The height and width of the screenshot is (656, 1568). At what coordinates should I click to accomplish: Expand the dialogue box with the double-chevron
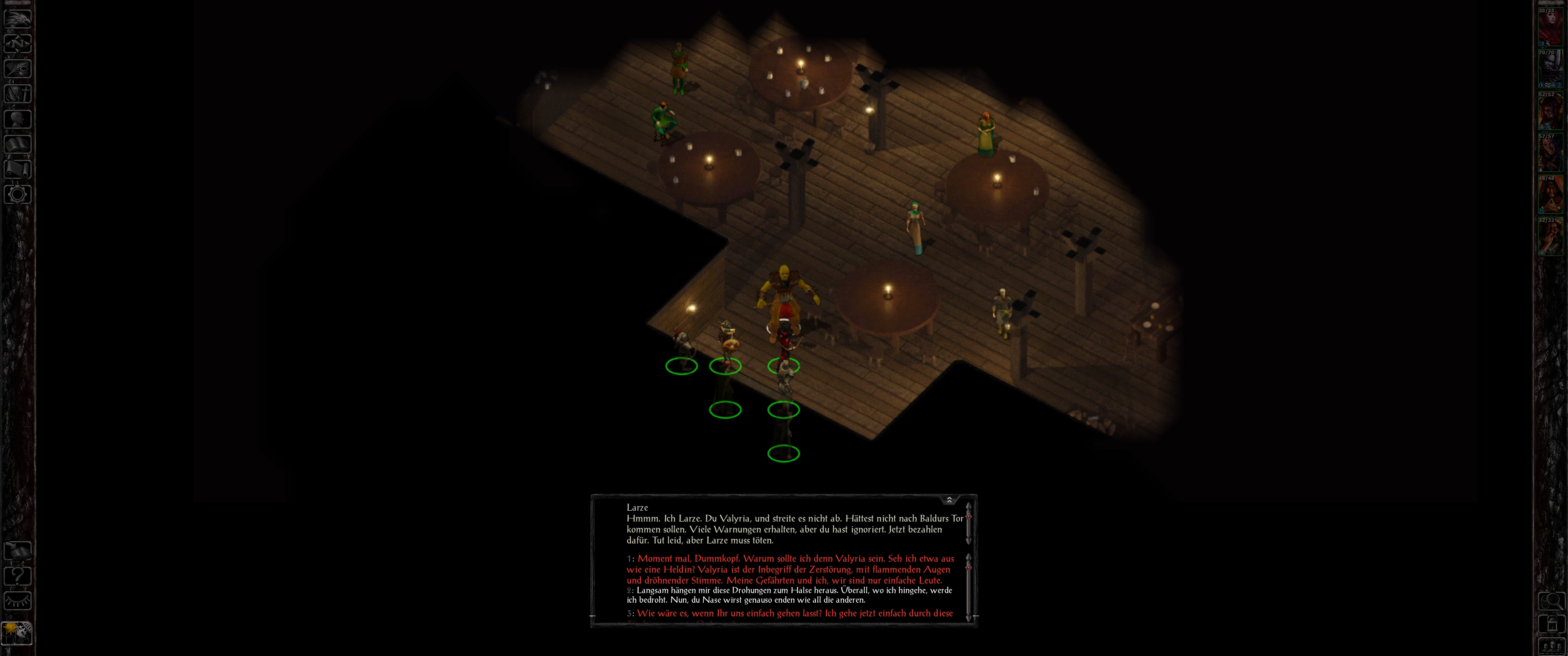[x=949, y=500]
